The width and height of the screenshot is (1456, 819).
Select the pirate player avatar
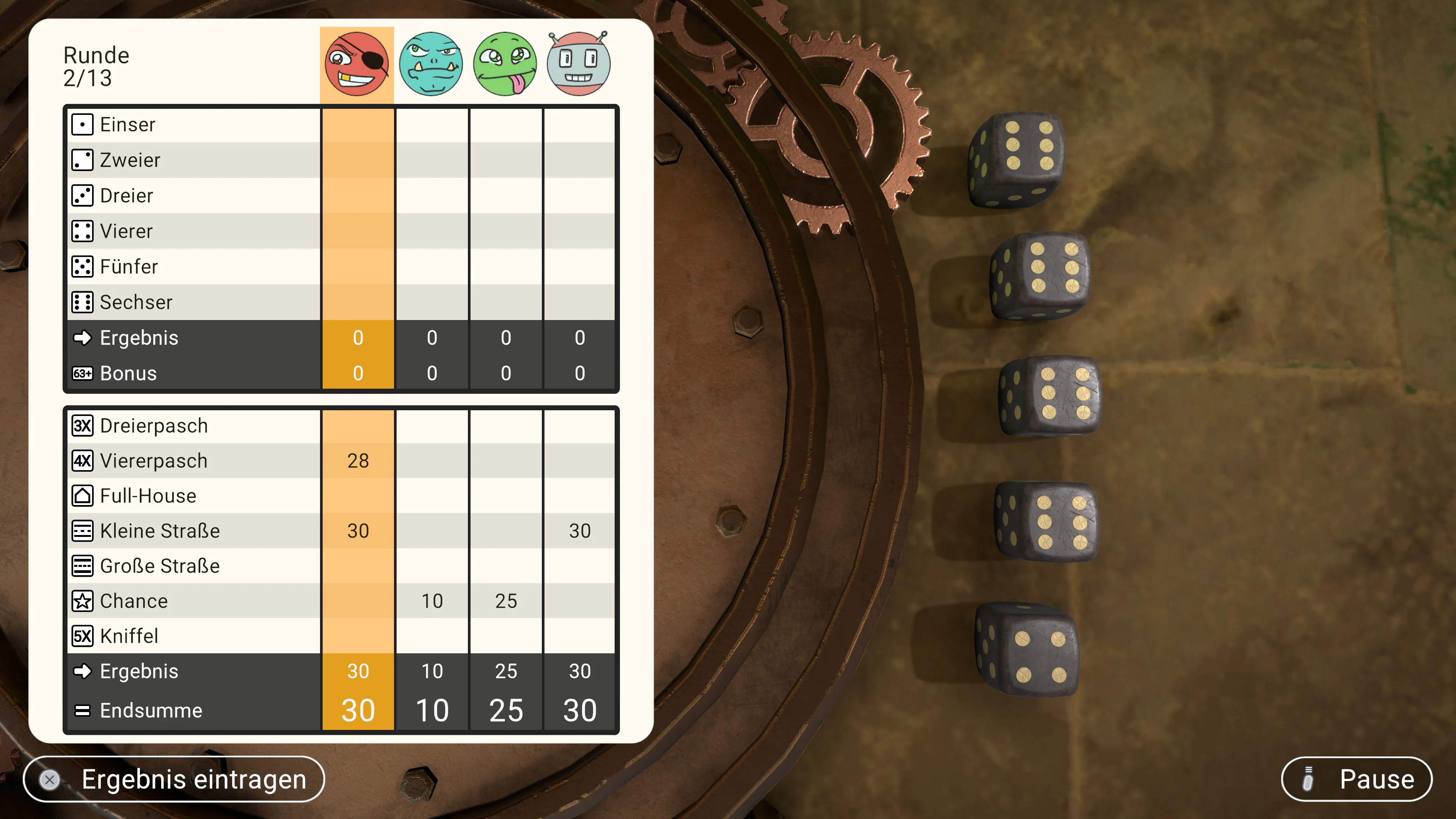[357, 63]
